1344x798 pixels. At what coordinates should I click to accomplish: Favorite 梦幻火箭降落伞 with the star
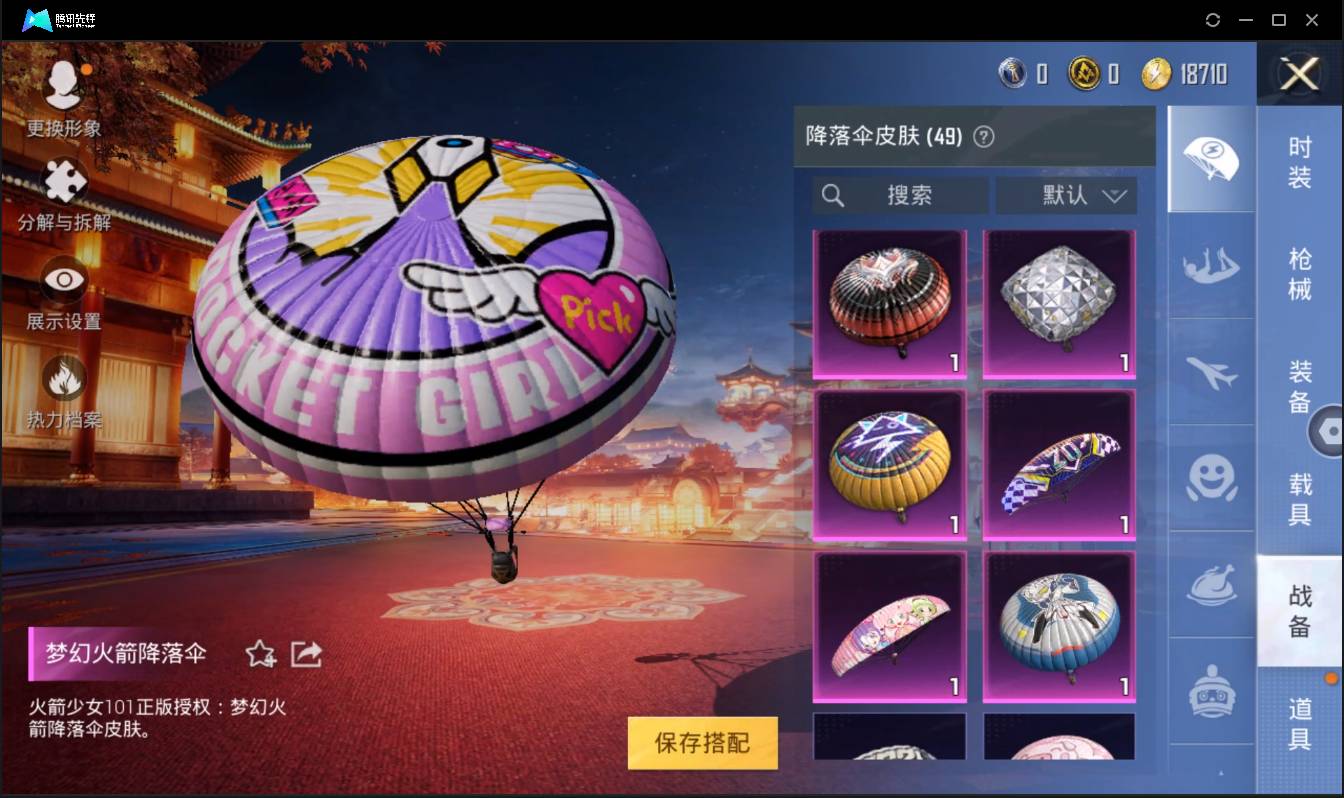click(x=260, y=654)
